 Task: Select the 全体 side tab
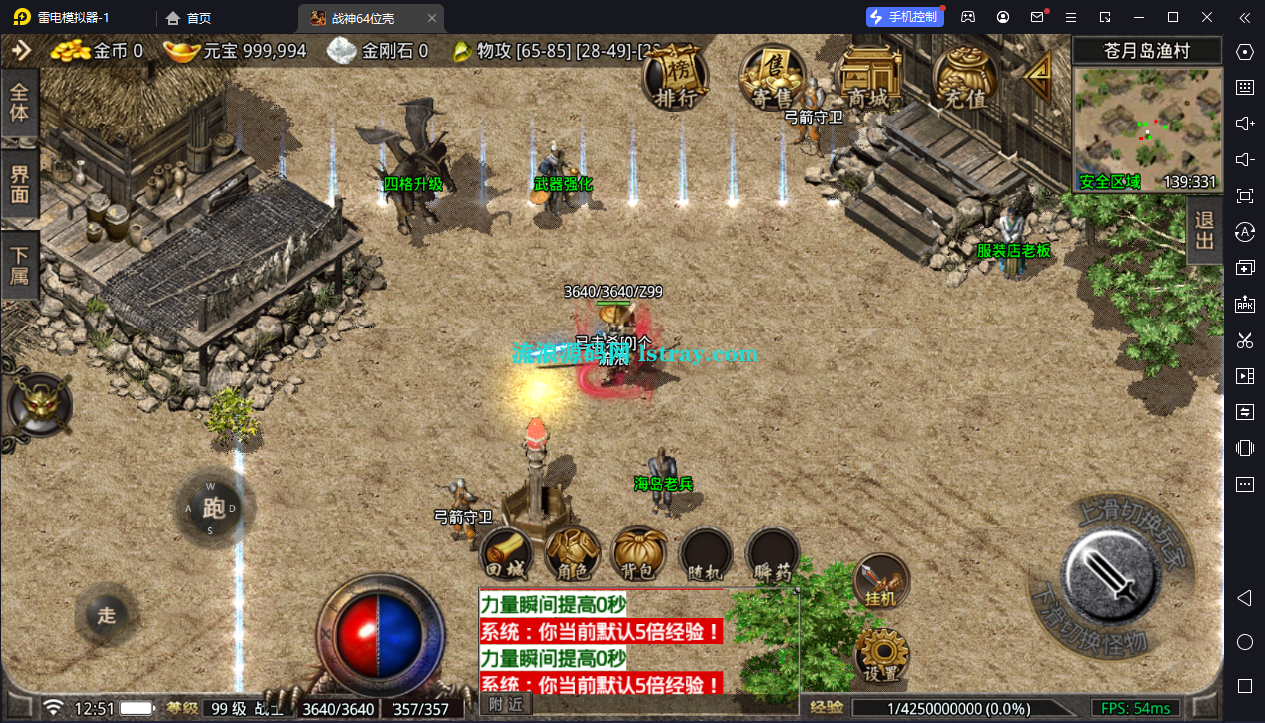pos(20,102)
